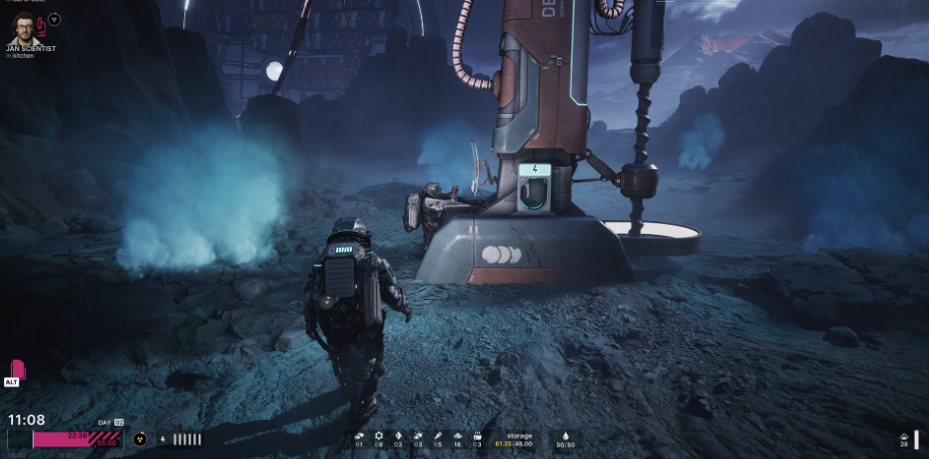This screenshot has width=929, height=459.
Task: Click the yellow radiation icon in the bottom HUD
Action: 140,439
